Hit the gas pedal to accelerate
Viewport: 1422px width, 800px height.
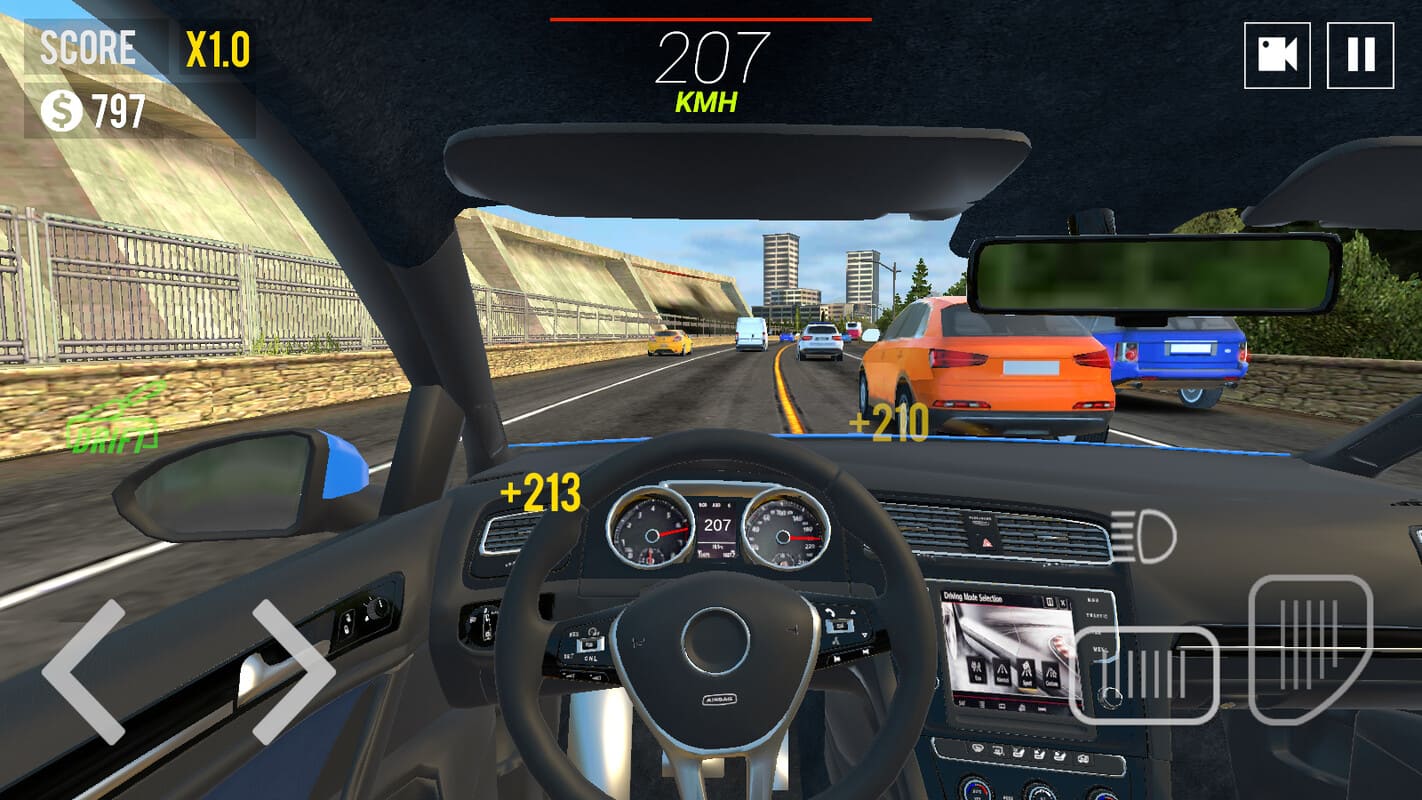(x=1310, y=648)
